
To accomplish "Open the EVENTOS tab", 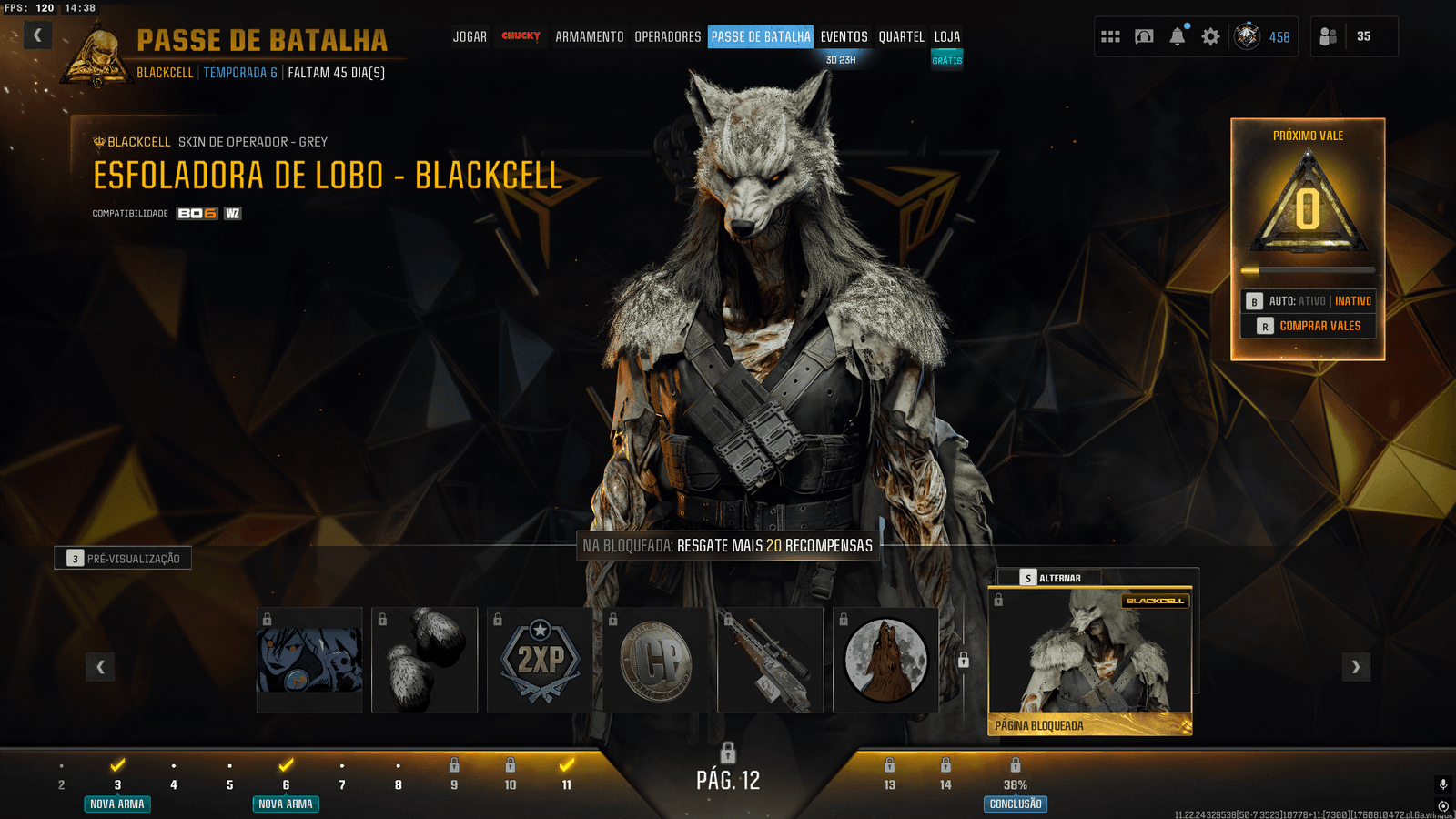I will pyautogui.click(x=844, y=37).
